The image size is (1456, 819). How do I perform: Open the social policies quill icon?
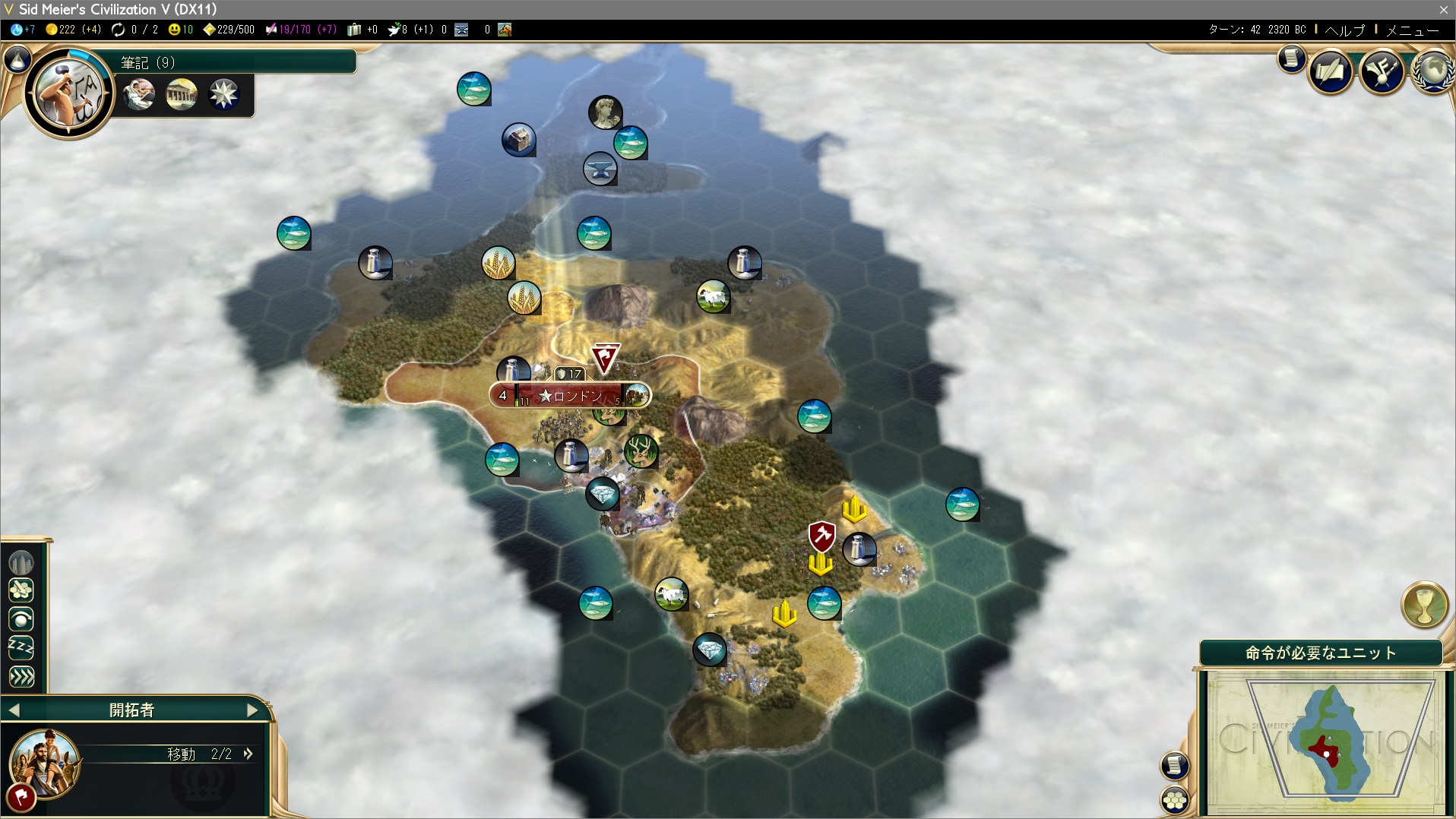coord(1330,72)
